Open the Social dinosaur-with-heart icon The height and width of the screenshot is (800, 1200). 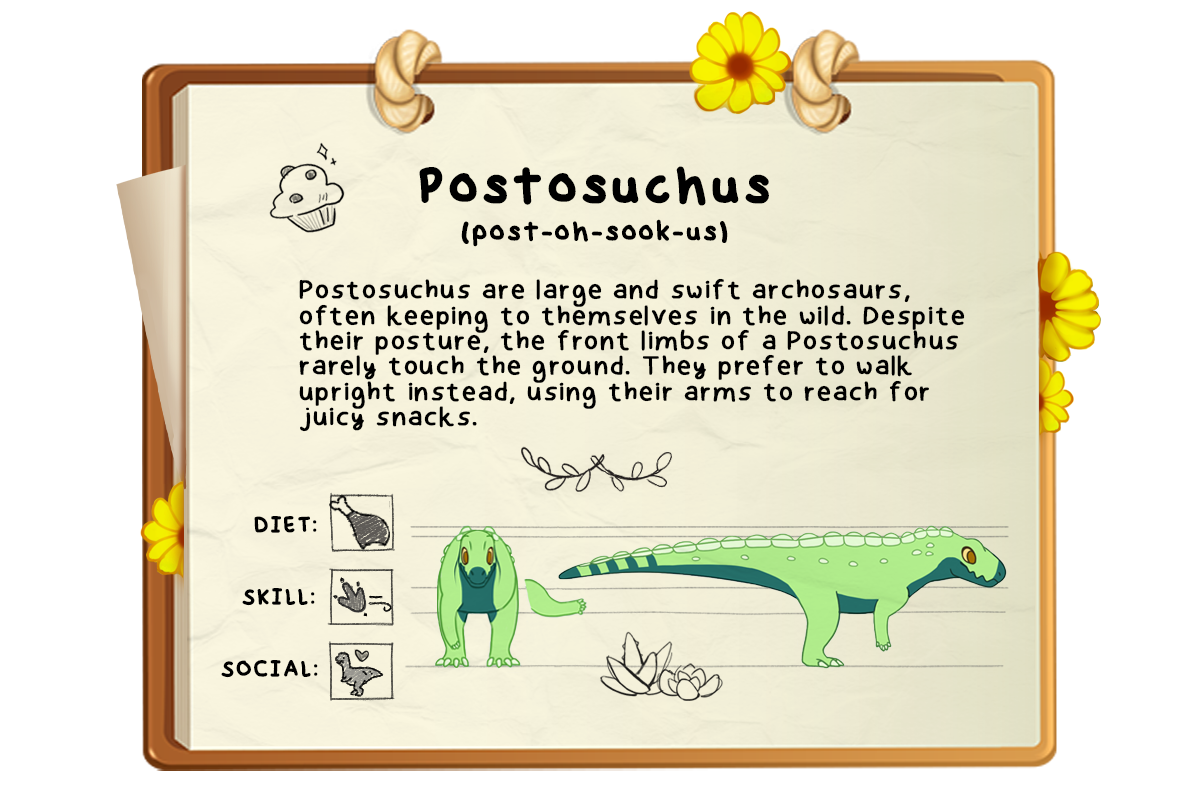(361, 670)
